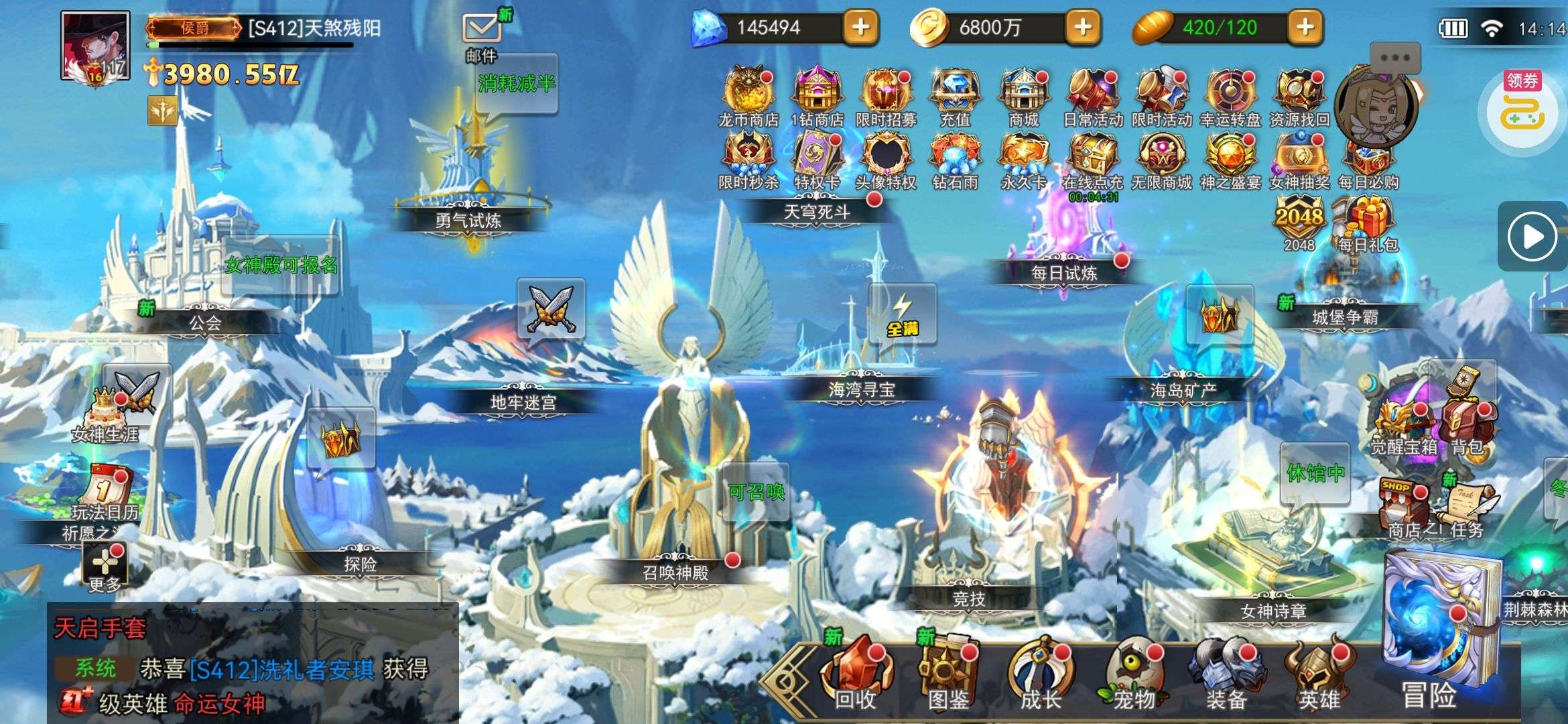Claim the 每日礼包 daily gift pack

pos(1368,219)
